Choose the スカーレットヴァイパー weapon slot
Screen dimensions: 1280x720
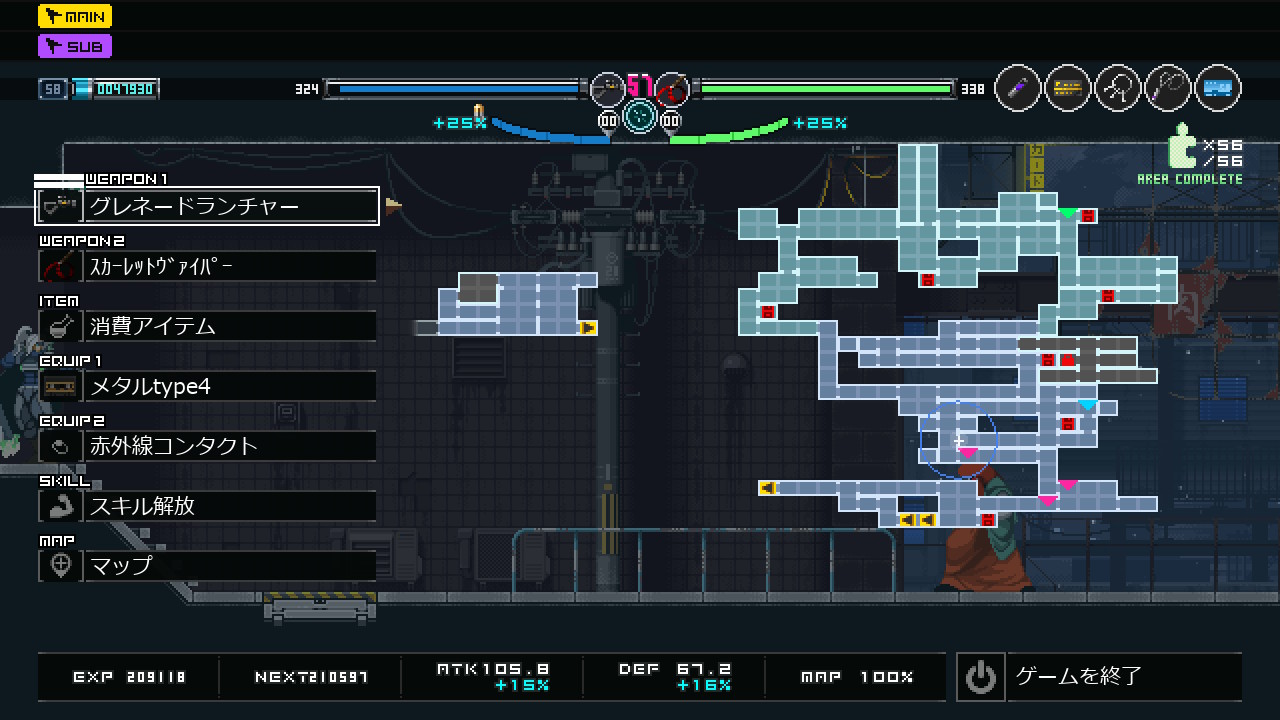[207, 266]
